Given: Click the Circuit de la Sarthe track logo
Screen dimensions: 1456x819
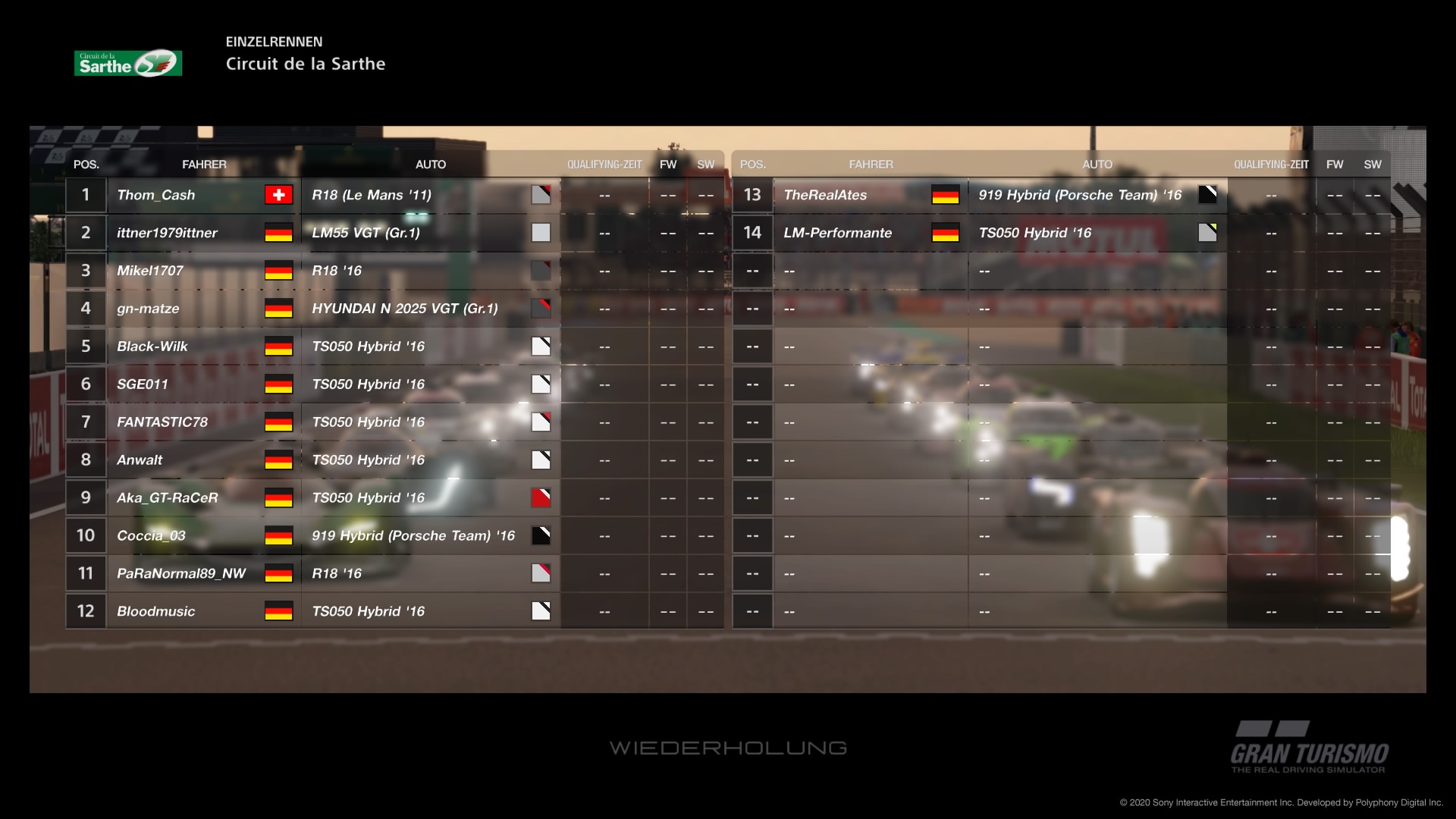Looking at the screenshot, I should click(128, 64).
